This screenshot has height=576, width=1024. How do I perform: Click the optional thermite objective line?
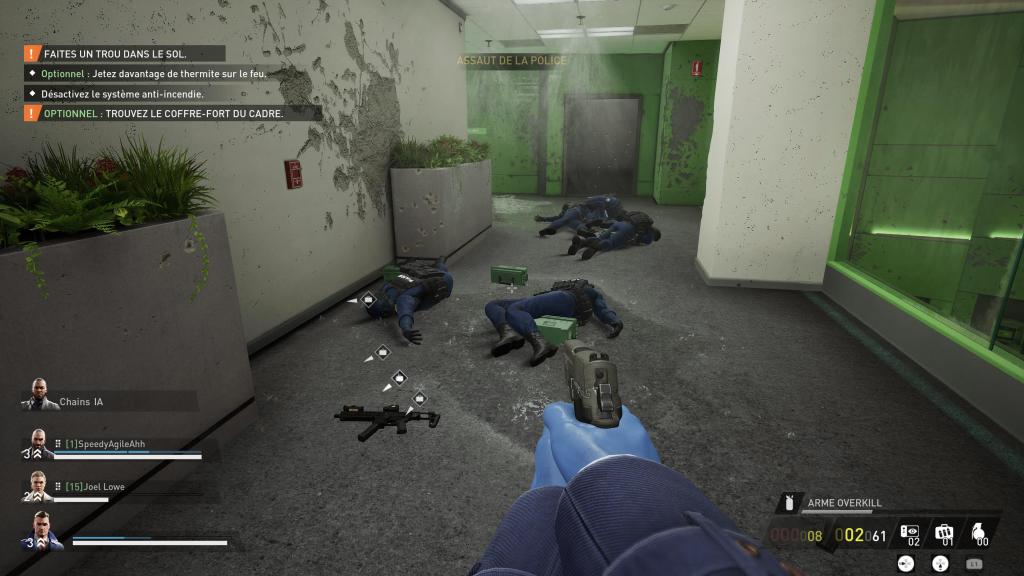(160, 74)
